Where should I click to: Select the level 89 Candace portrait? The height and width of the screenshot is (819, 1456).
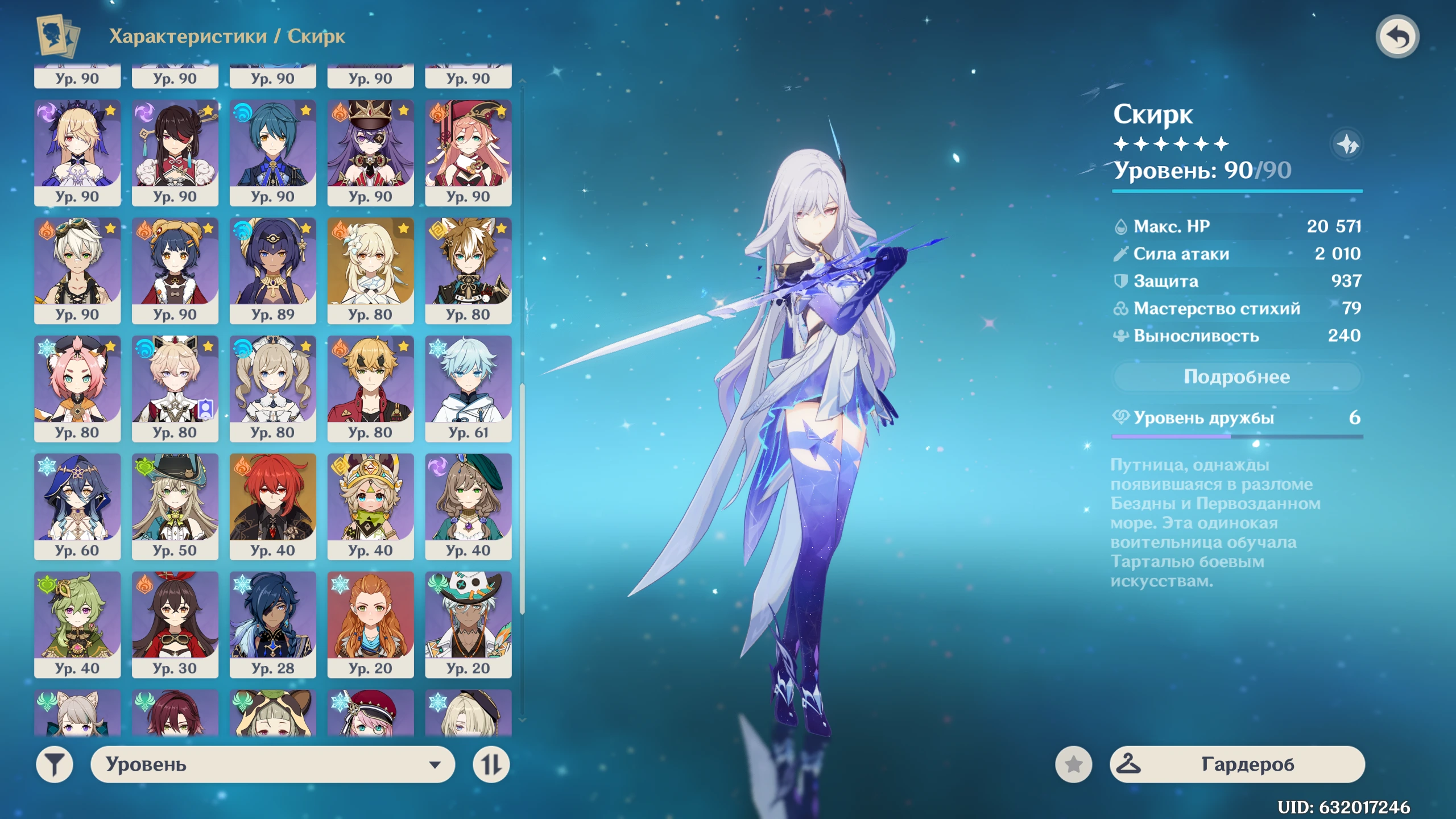pyautogui.click(x=273, y=270)
